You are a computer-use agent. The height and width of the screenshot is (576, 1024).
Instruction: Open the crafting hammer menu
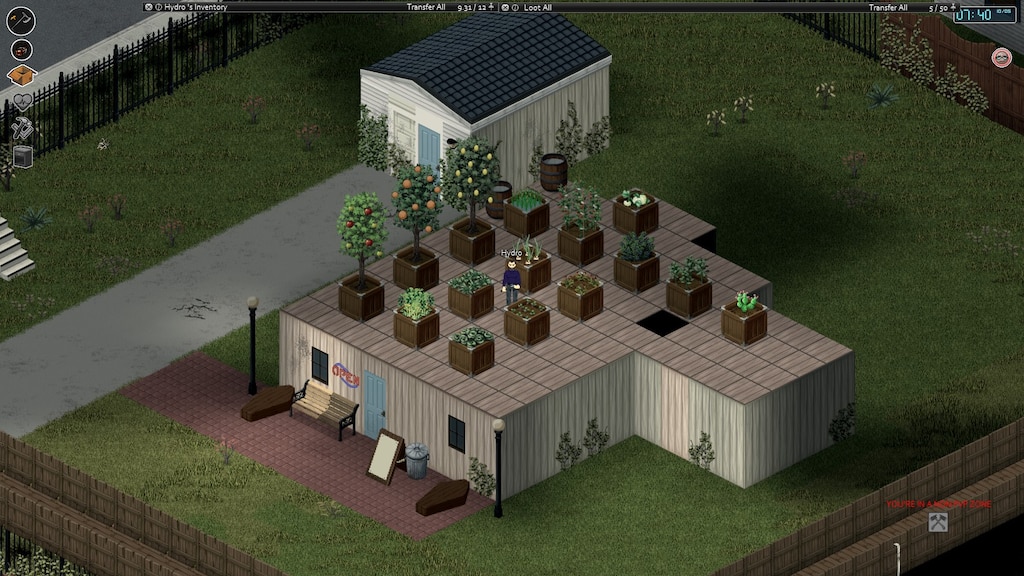click(21, 128)
